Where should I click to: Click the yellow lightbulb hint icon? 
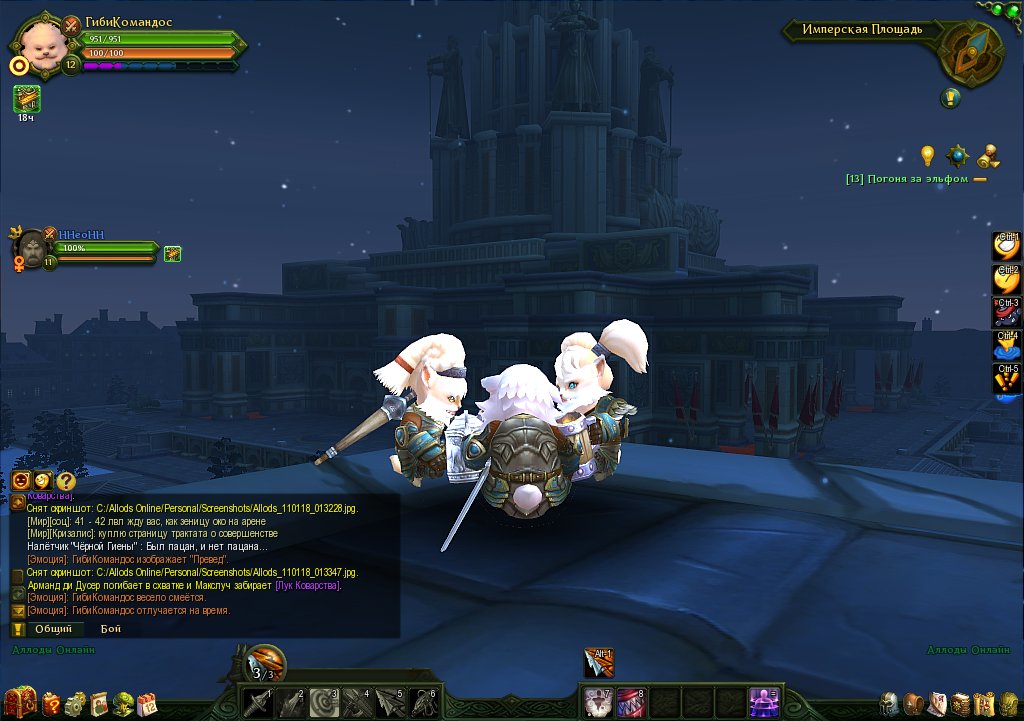point(928,155)
